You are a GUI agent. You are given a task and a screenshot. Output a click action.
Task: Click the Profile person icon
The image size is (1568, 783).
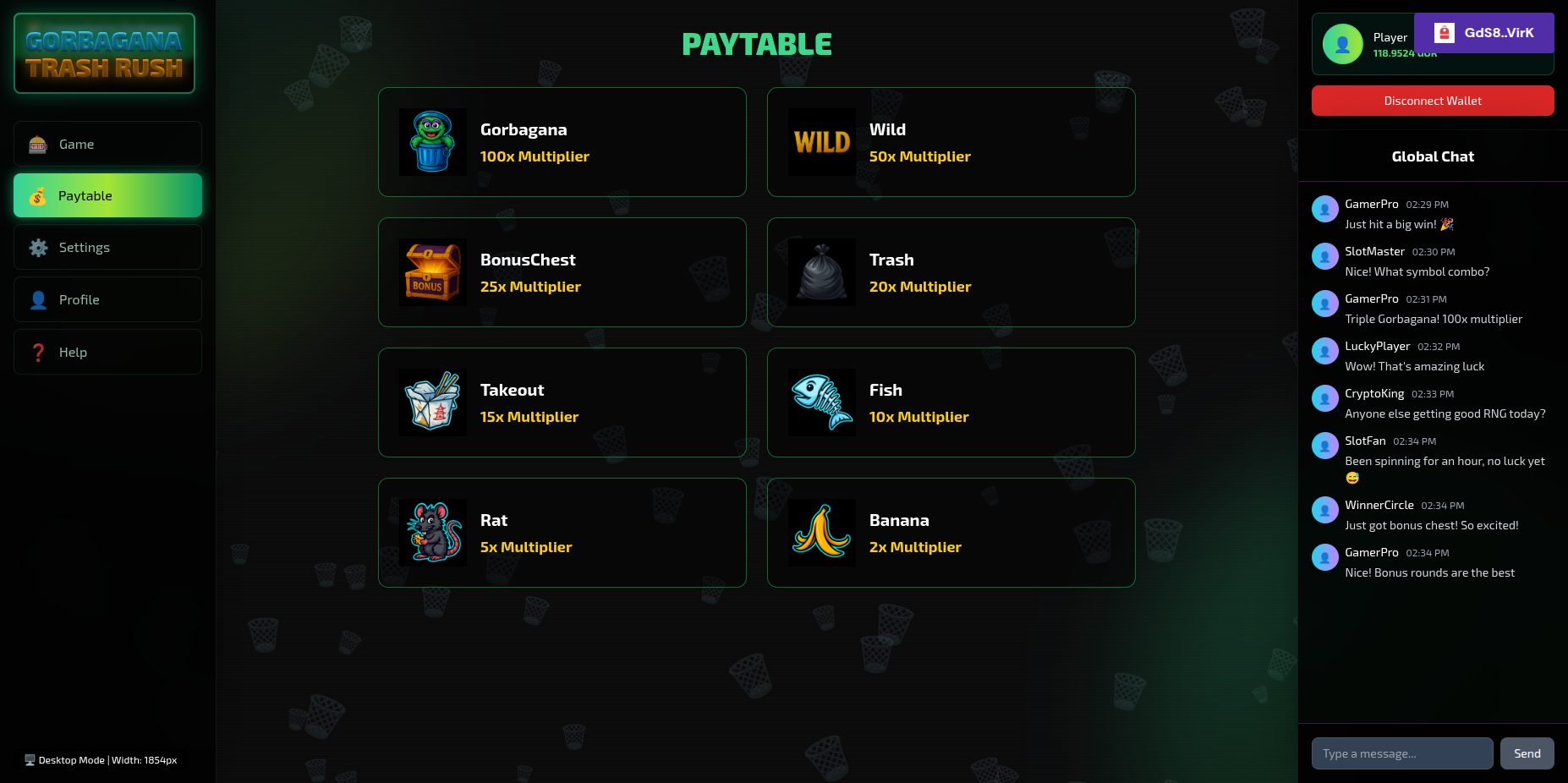(38, 299)
